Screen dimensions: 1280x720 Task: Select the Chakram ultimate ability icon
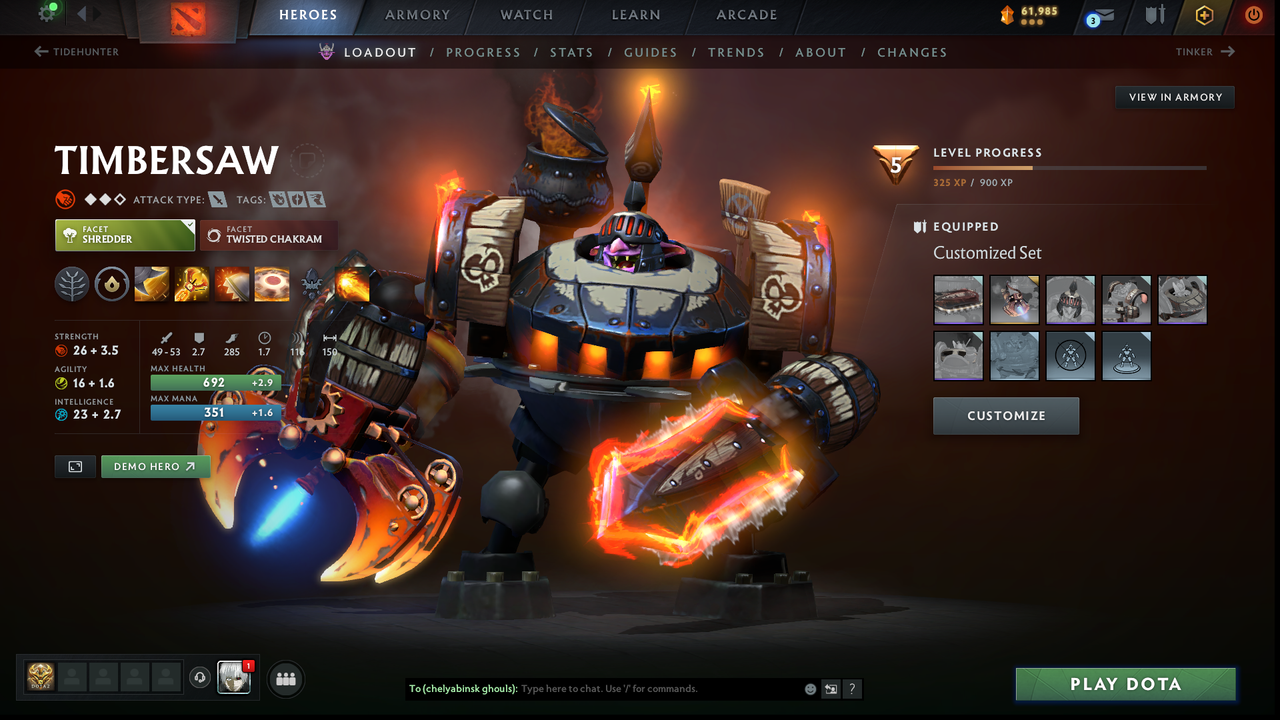point(271,284)
